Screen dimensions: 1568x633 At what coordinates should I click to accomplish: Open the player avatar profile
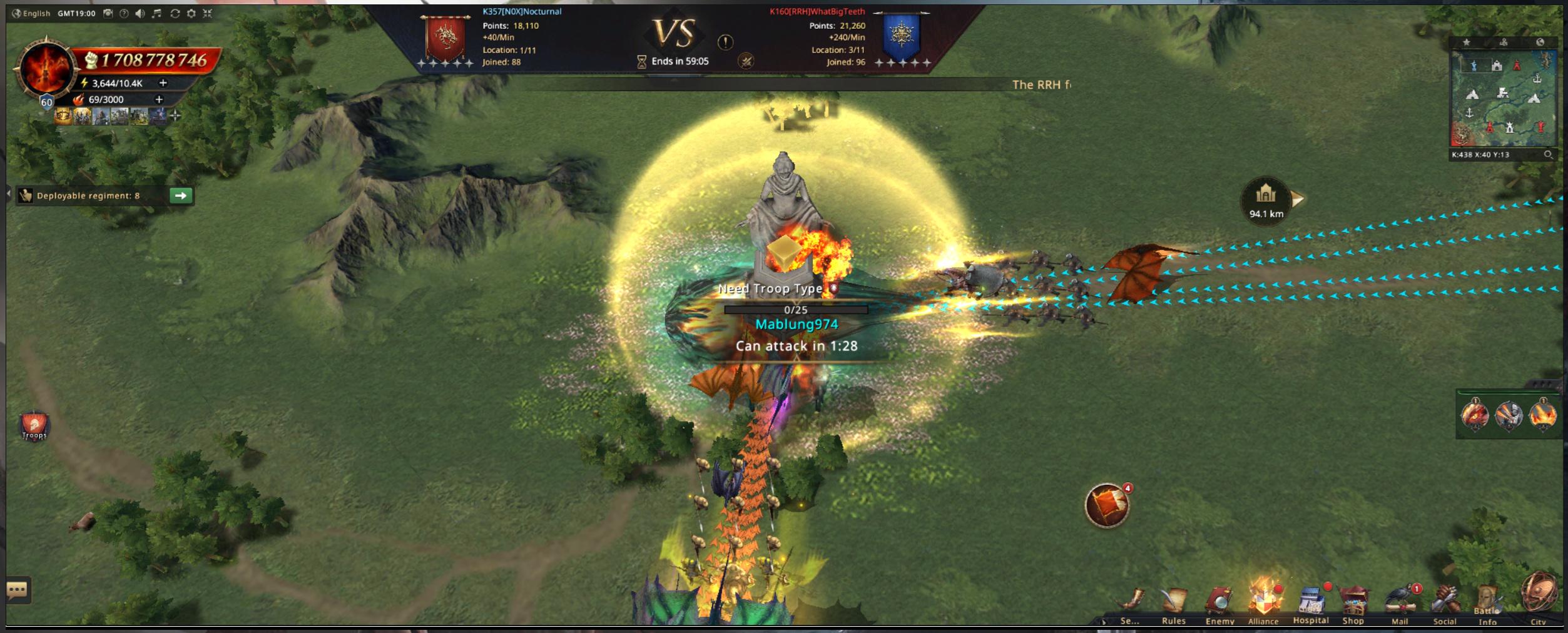tap(45, 69)
